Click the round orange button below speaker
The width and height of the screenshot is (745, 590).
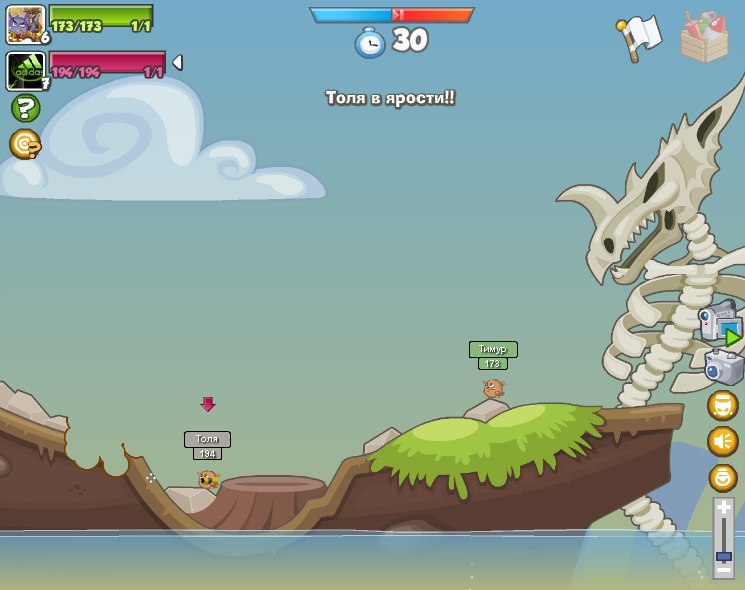722,477
